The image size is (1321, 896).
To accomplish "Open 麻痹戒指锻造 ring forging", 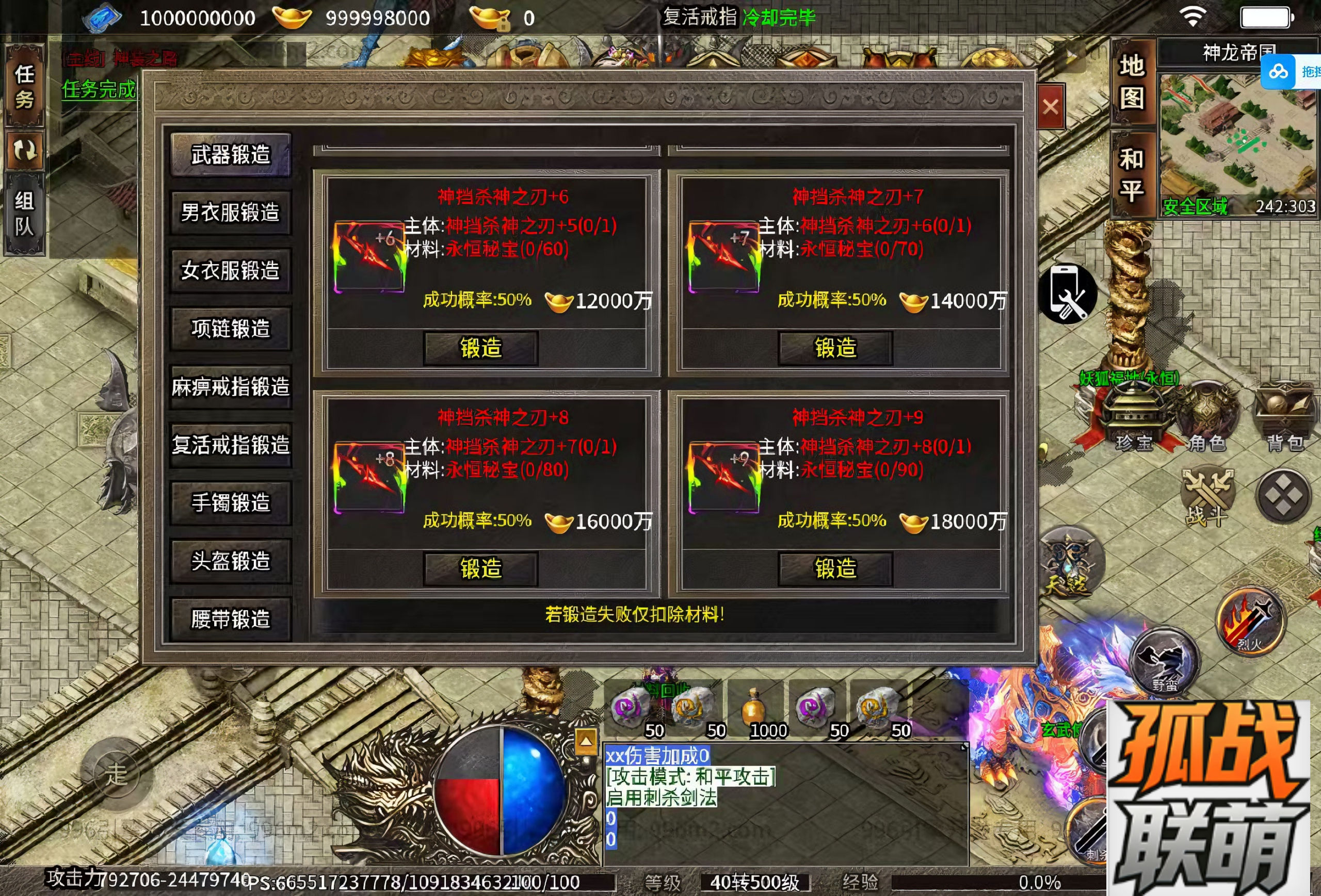I will click(230, 387).
